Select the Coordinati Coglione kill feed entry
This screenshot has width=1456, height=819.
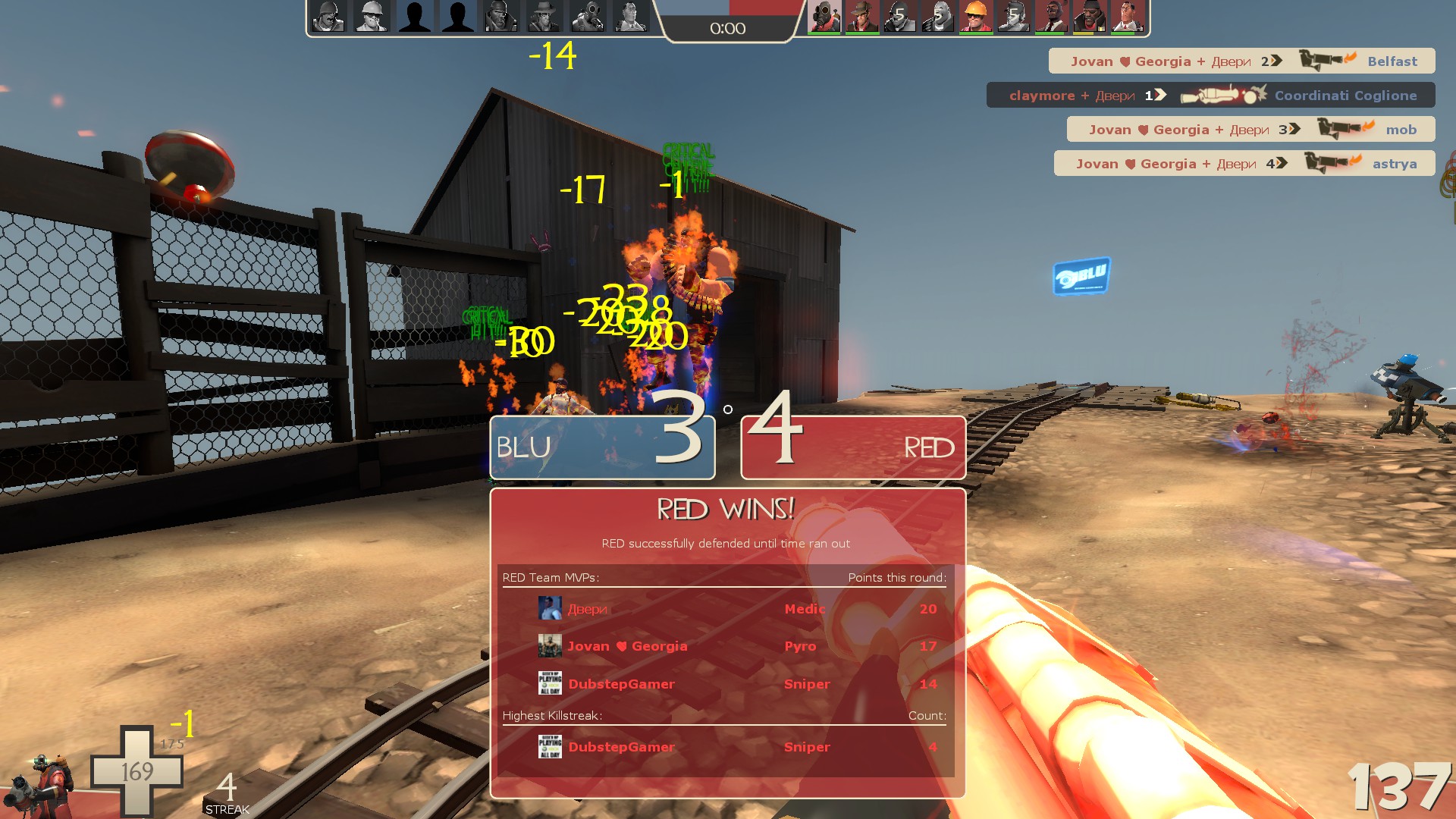point(1210,96)
